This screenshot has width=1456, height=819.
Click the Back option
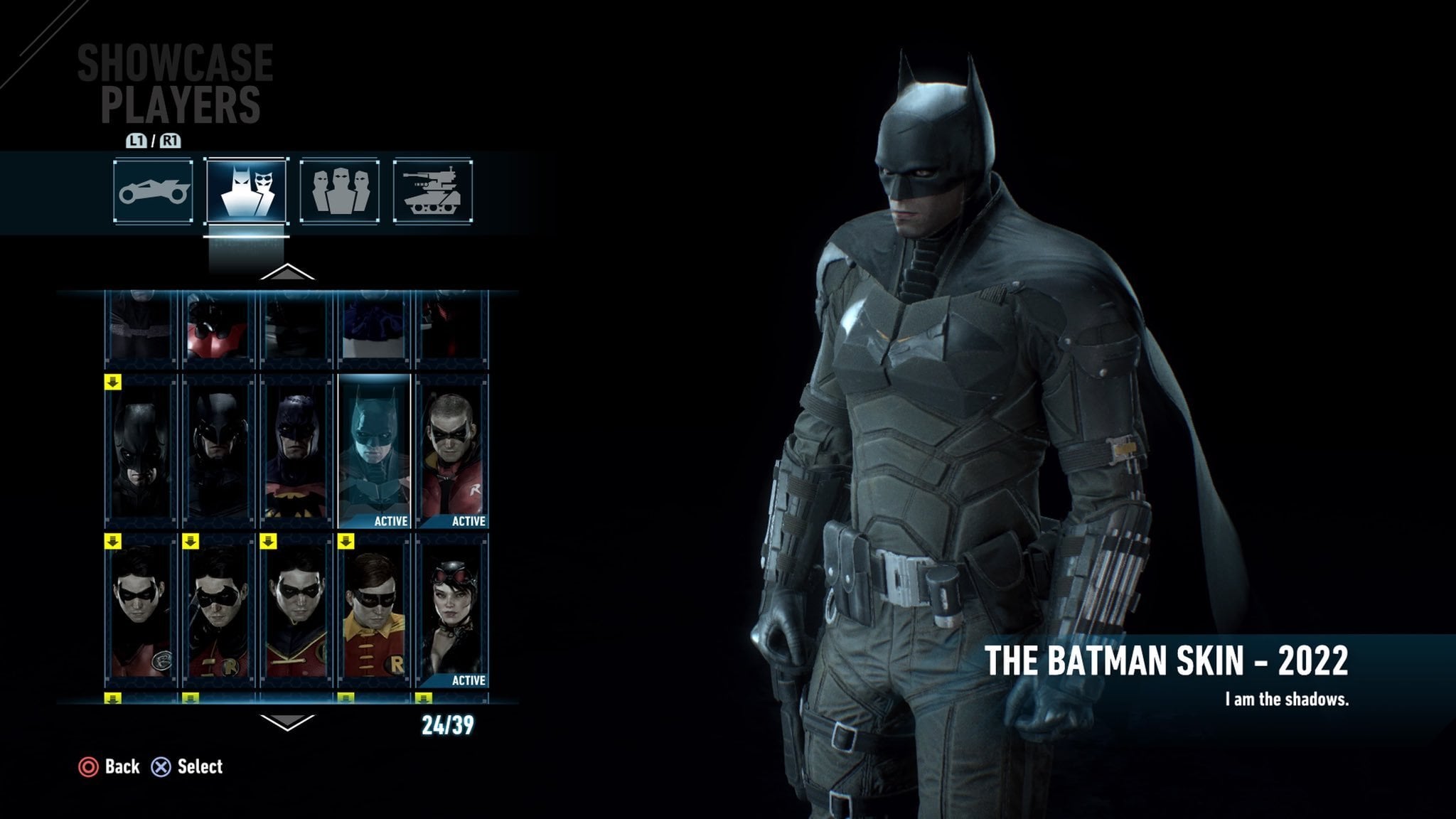click(x=109, y=766)
